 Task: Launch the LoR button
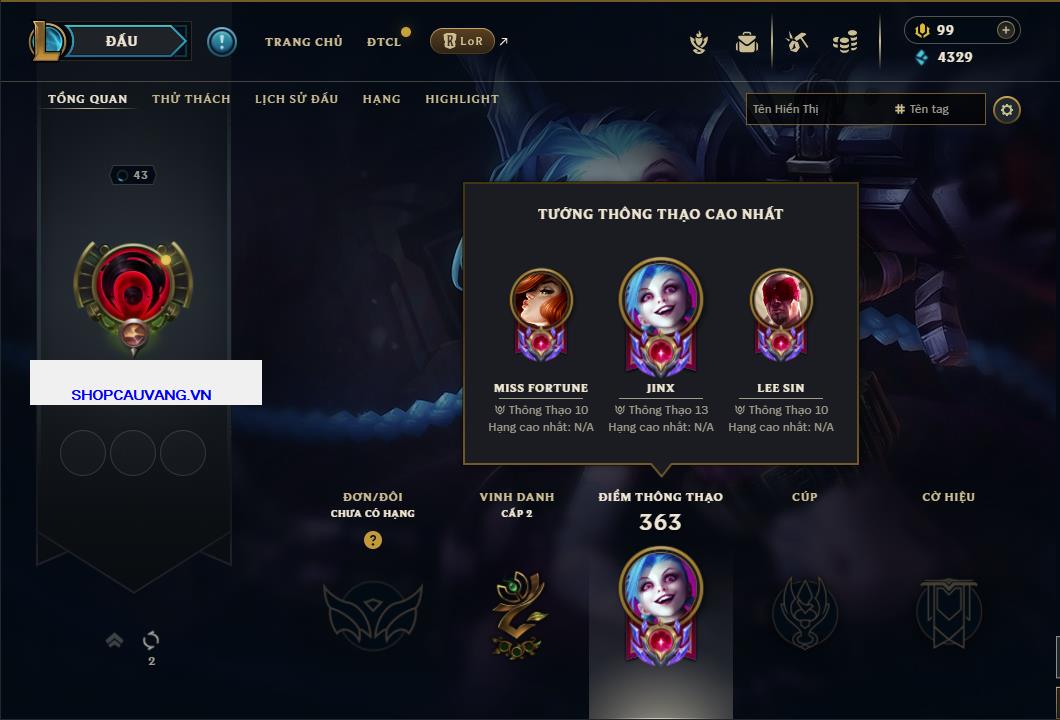click(462, 41)
